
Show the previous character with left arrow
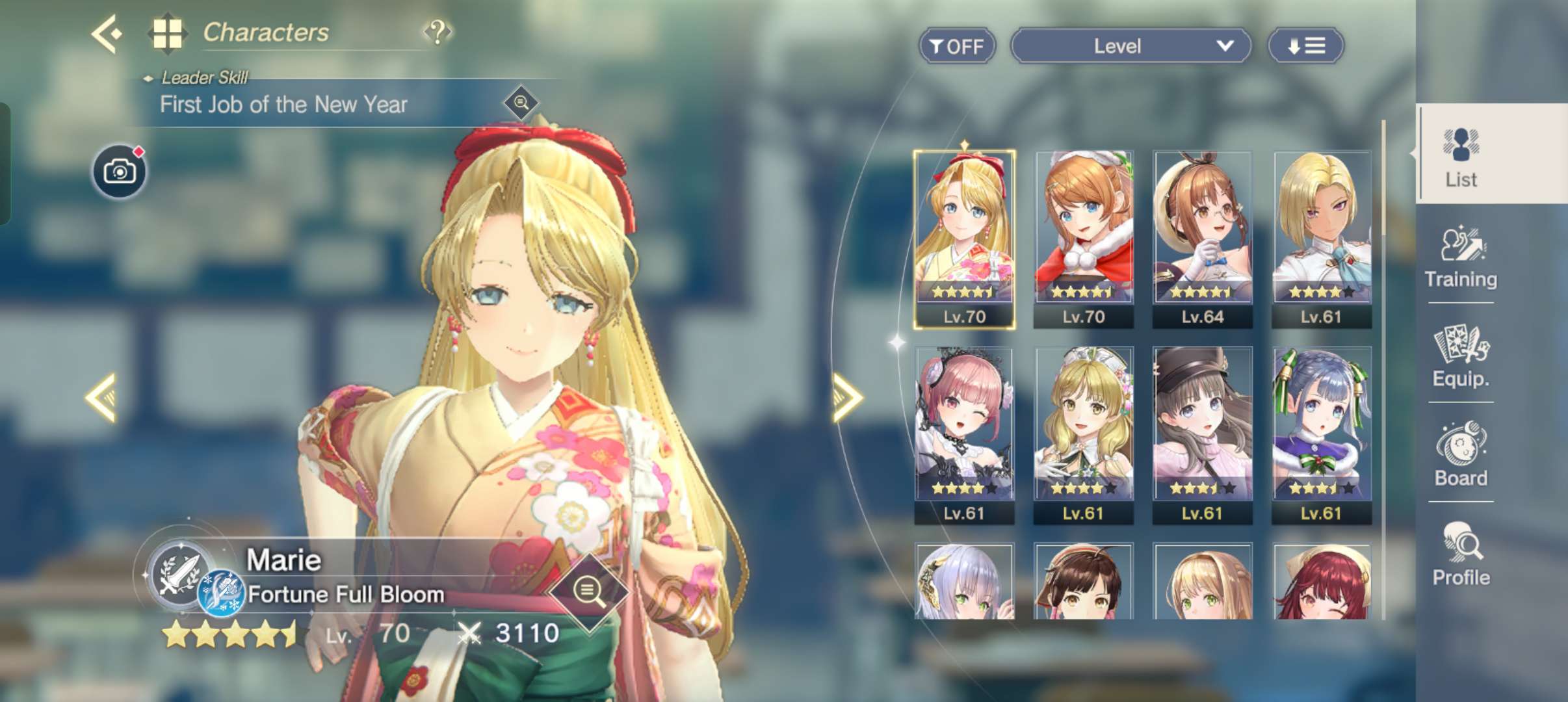click(102, 397)
